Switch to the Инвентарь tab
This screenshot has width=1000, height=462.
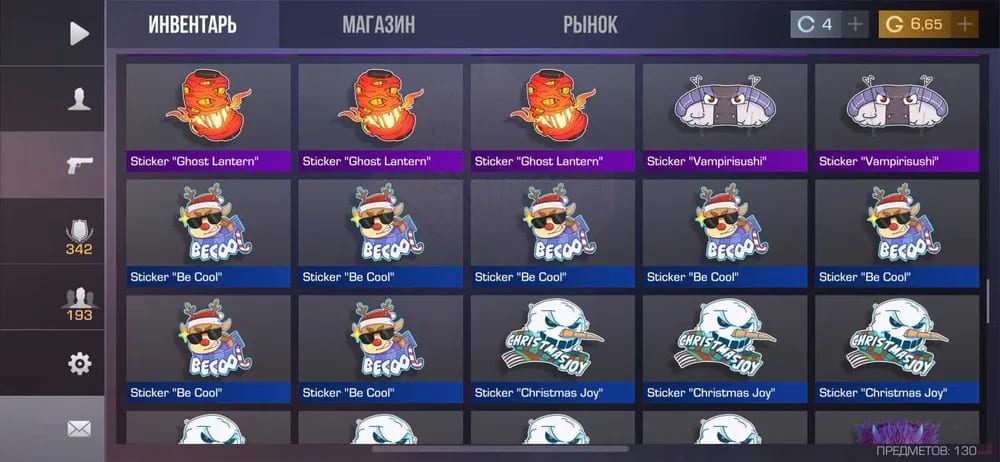point(193,24)
